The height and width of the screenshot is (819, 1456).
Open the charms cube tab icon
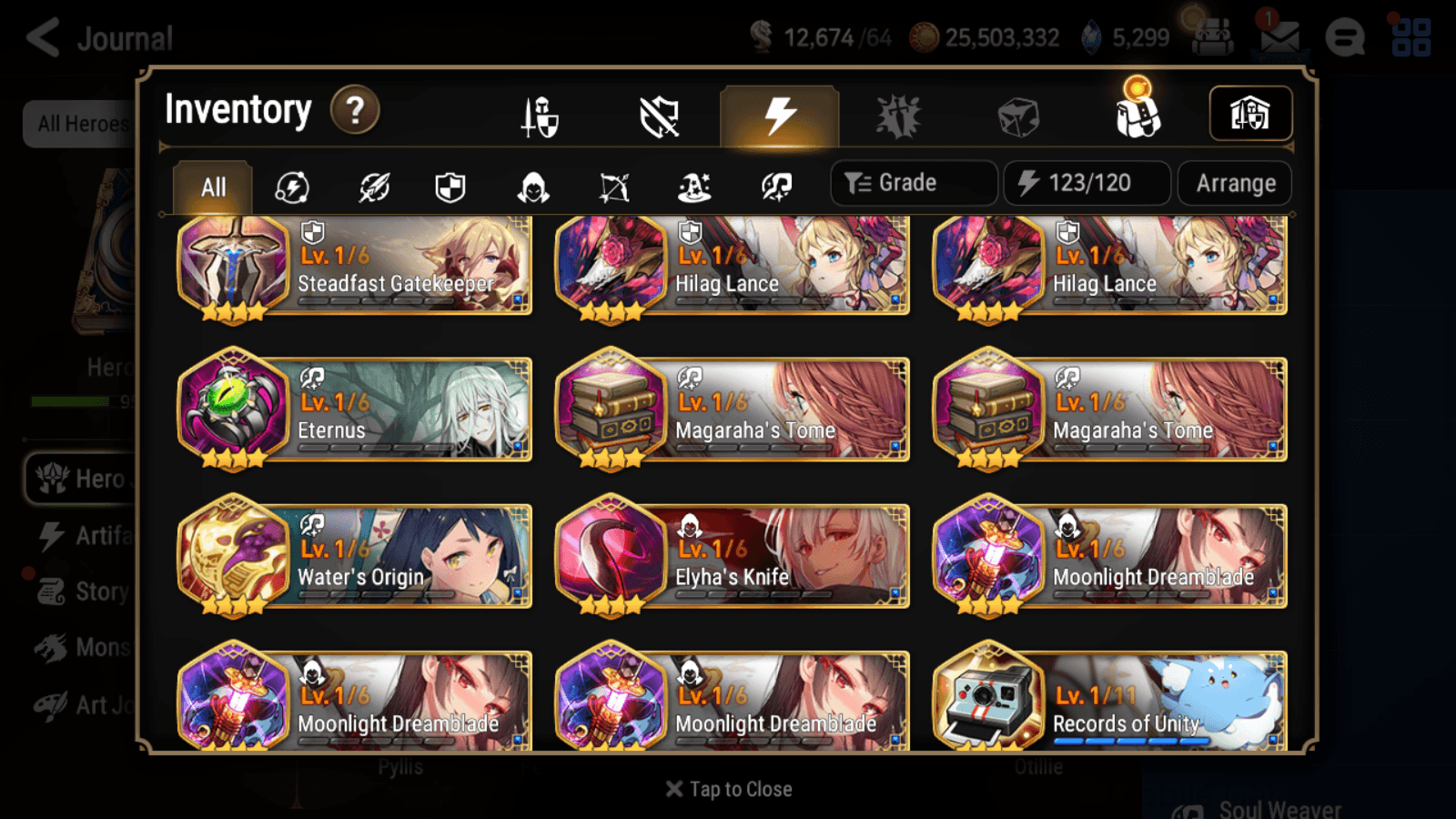tap(1019, 115)
